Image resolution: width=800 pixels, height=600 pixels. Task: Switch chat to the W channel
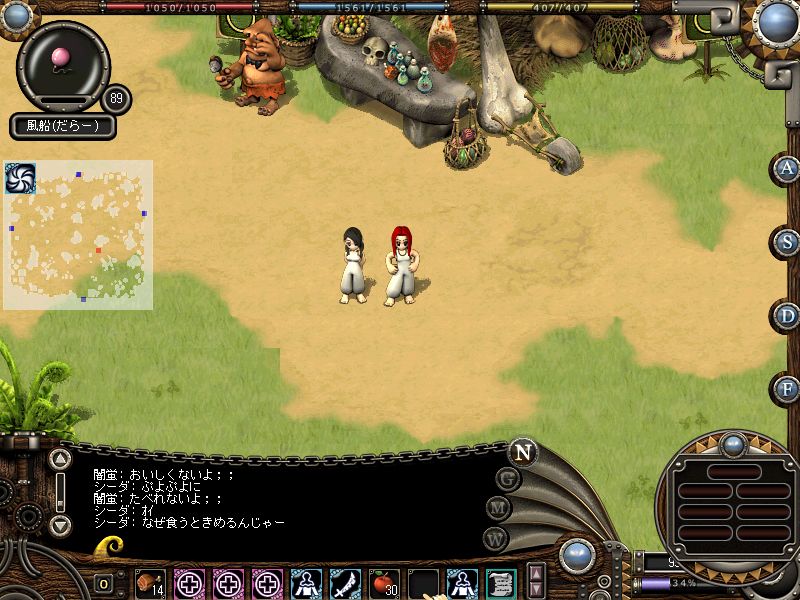tap(495, 537)
